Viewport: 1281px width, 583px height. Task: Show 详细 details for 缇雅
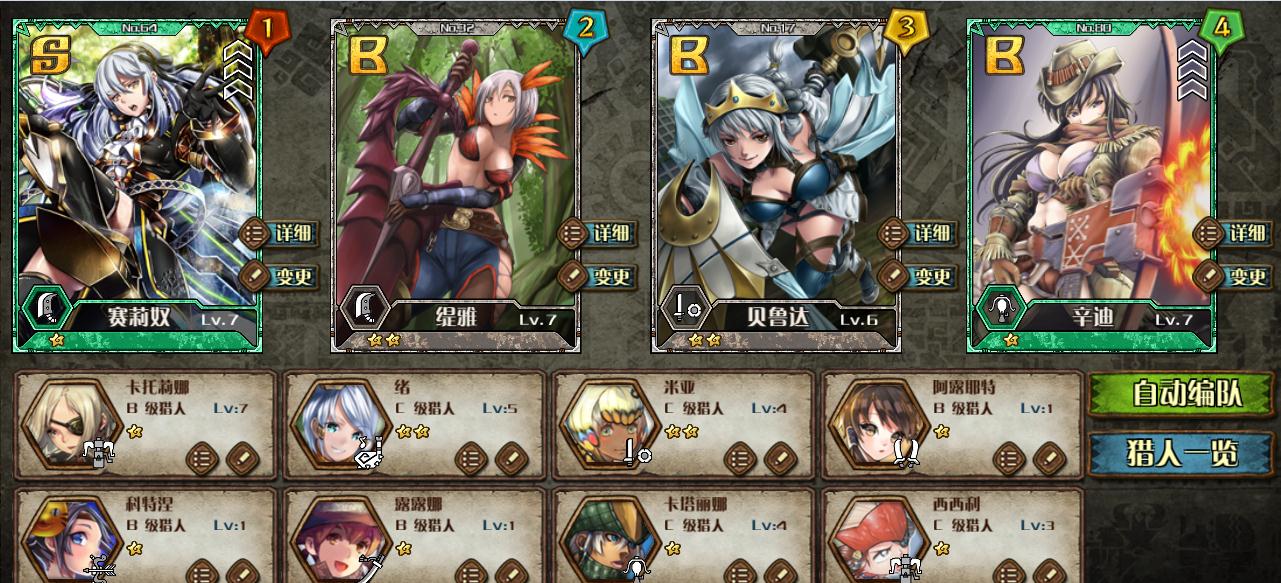(598, 234)
